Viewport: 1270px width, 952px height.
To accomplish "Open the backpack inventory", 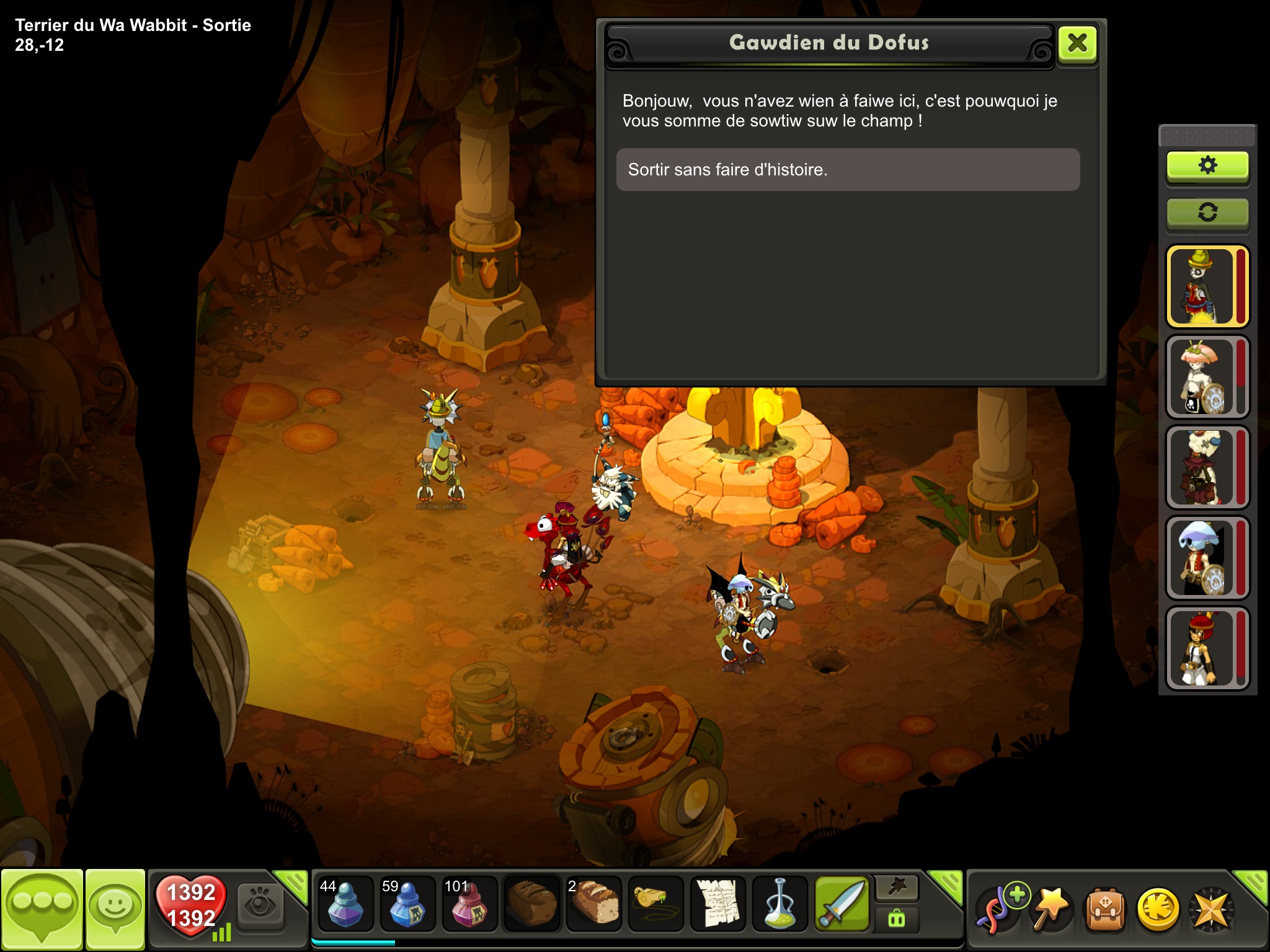I will [1104, 910].
